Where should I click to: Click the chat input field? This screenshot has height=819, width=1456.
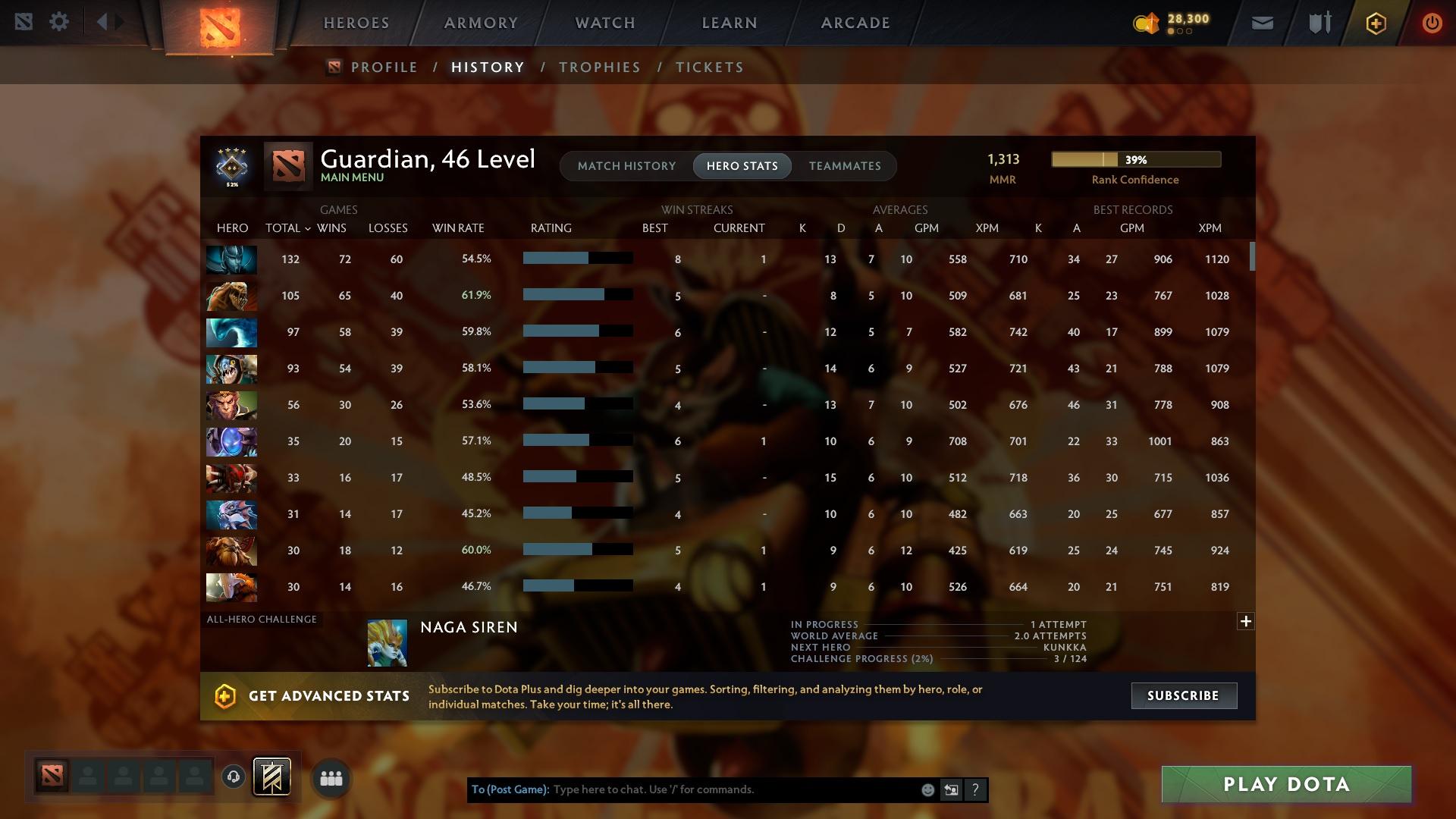click(x=720, y=789)
